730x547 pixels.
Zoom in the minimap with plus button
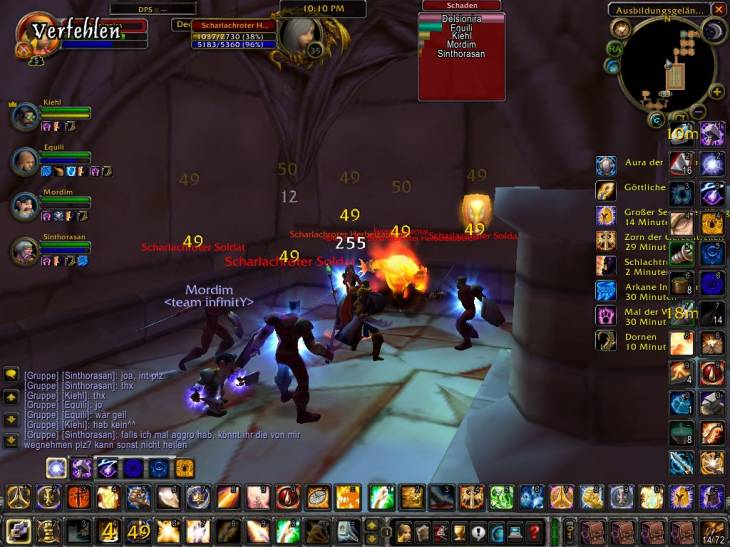click(716, 90)
